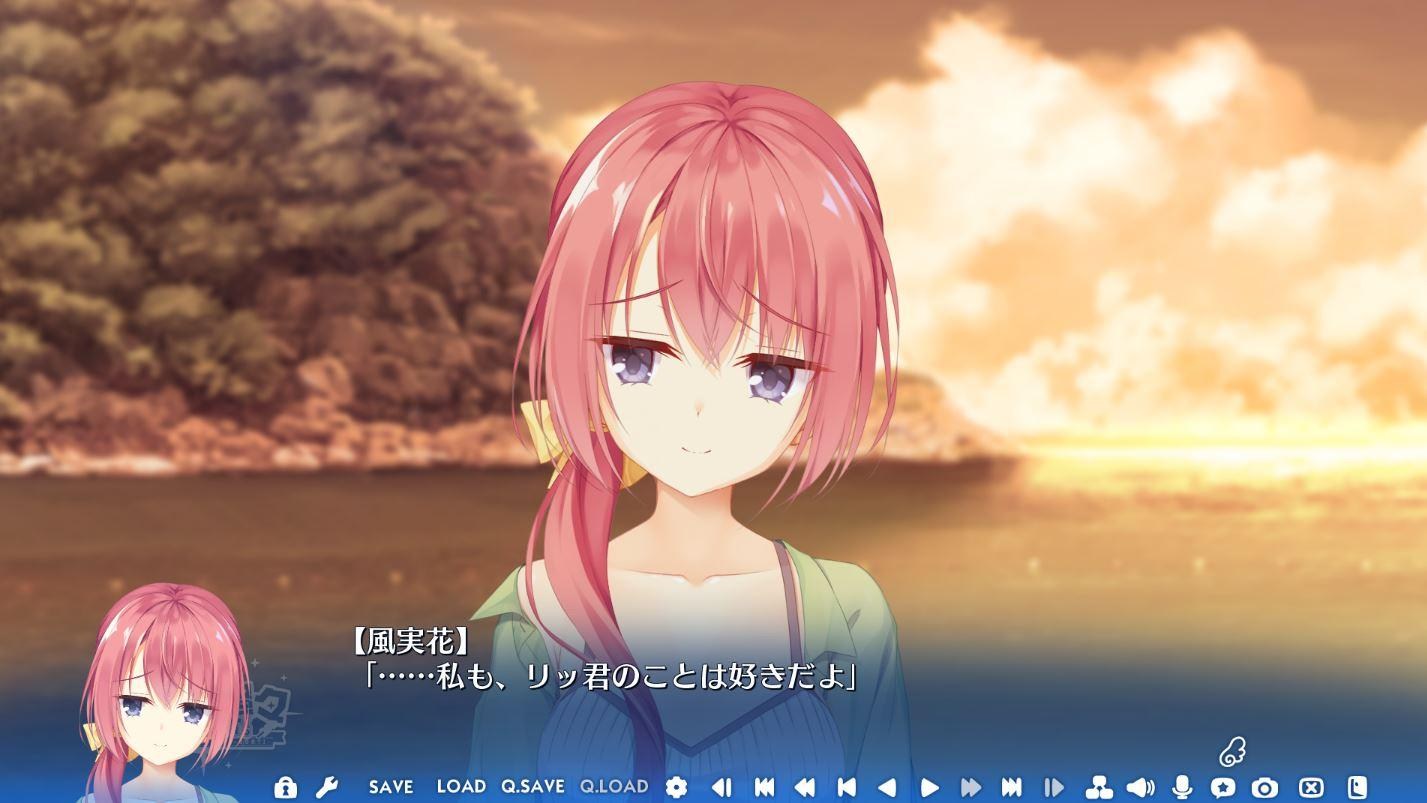Fast-forward the dialogue with the skip icon
The image size is (1427, 803).
pyautogui.click(x=969, y=788)
